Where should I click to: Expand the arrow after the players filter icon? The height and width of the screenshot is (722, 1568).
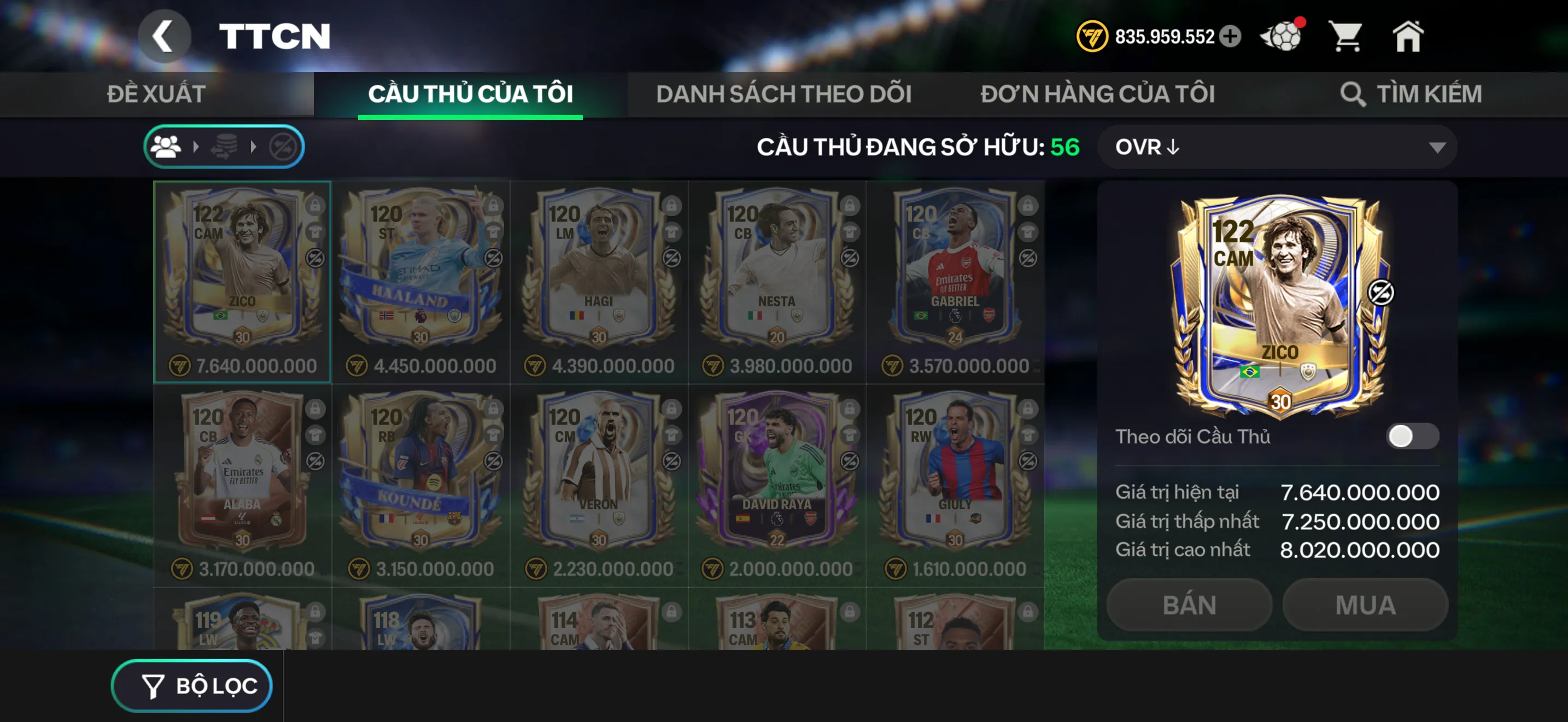click(x=195, y=146)
